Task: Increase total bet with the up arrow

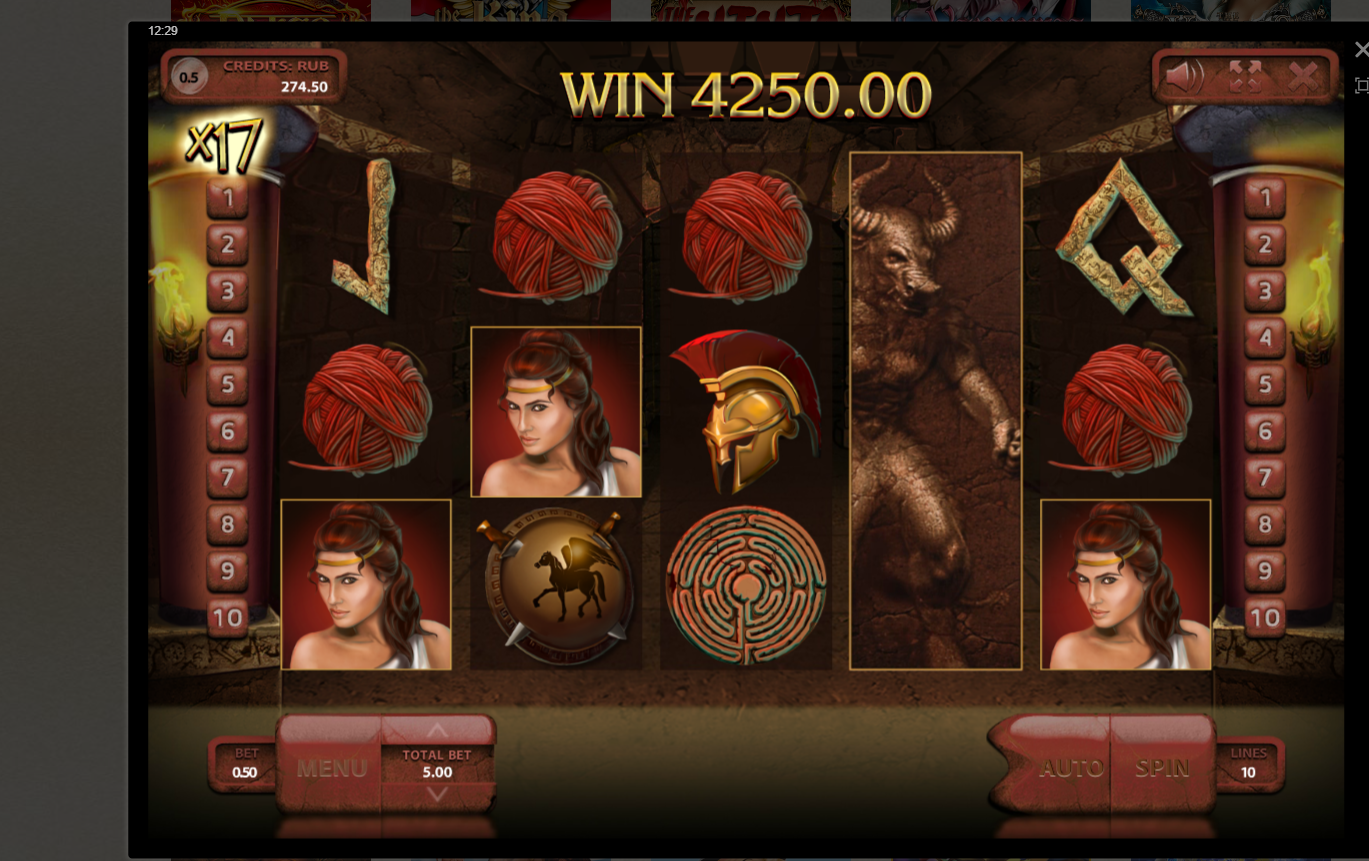Action: (437, 731)
